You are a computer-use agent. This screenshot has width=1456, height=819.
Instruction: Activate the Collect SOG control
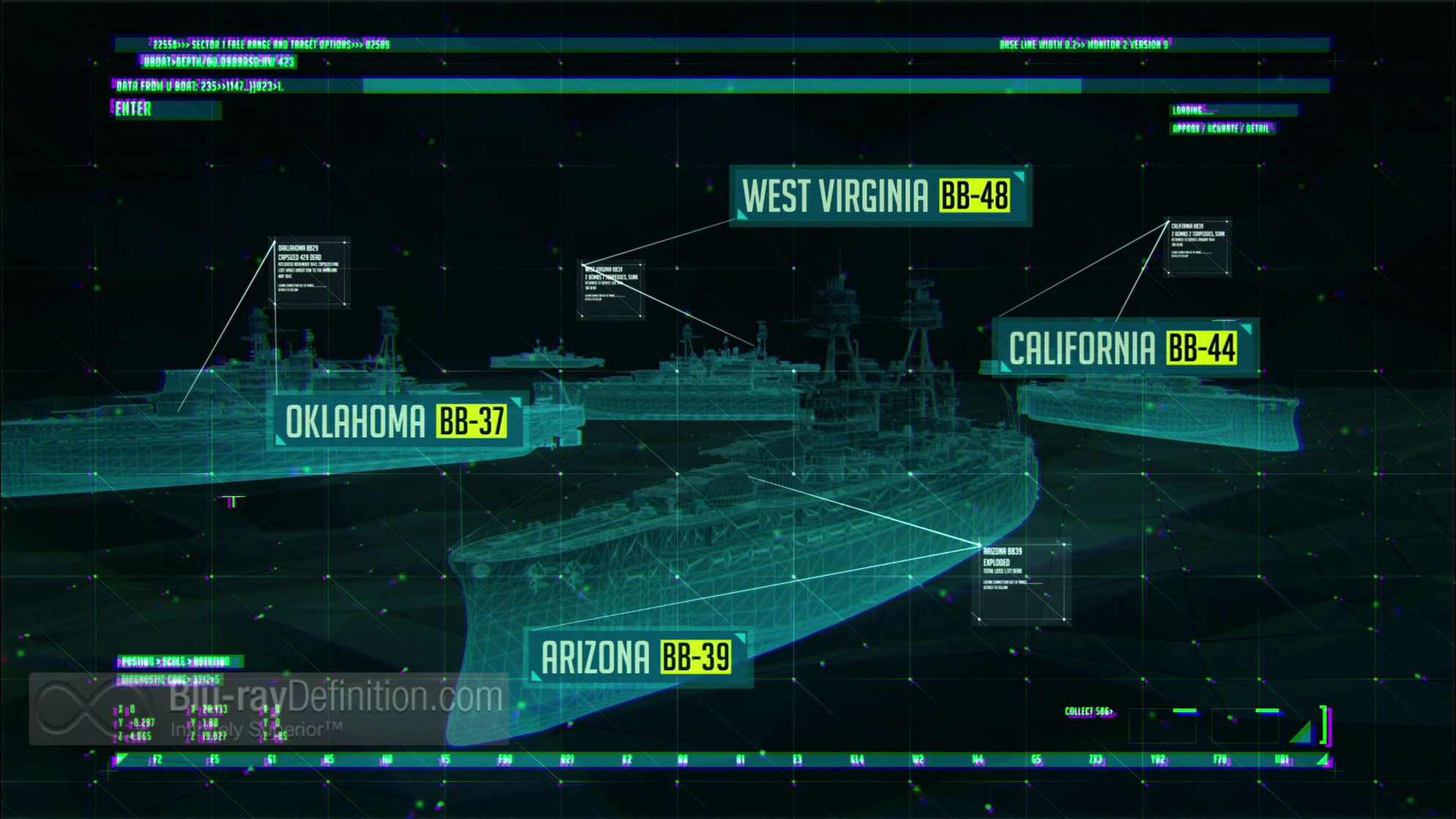(1088, 711)
